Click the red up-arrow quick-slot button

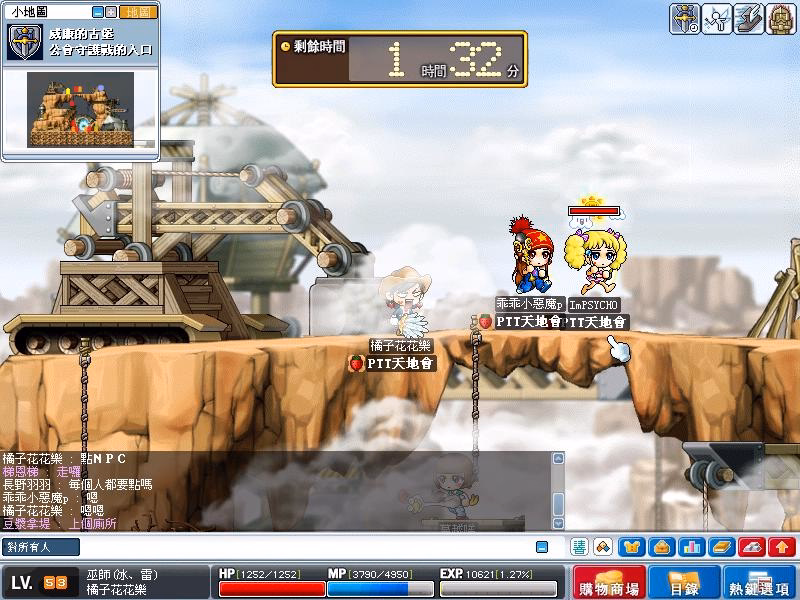pos(782,547)
